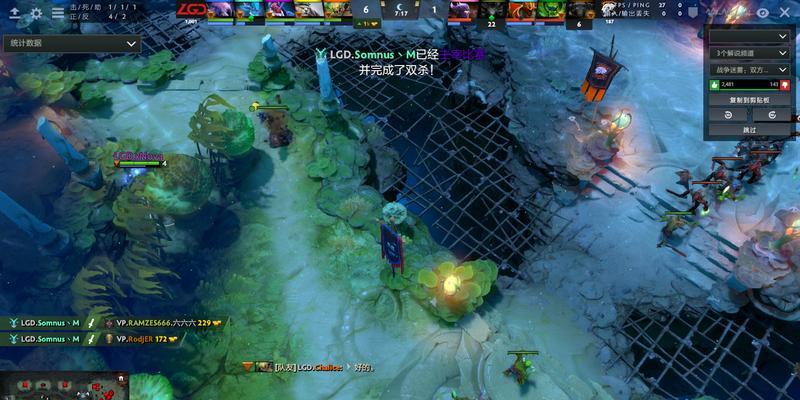Give the replay a green thumbs up
Image resolution: width=800 pixels, height=400 pixels.
click(x=714, y=85)
